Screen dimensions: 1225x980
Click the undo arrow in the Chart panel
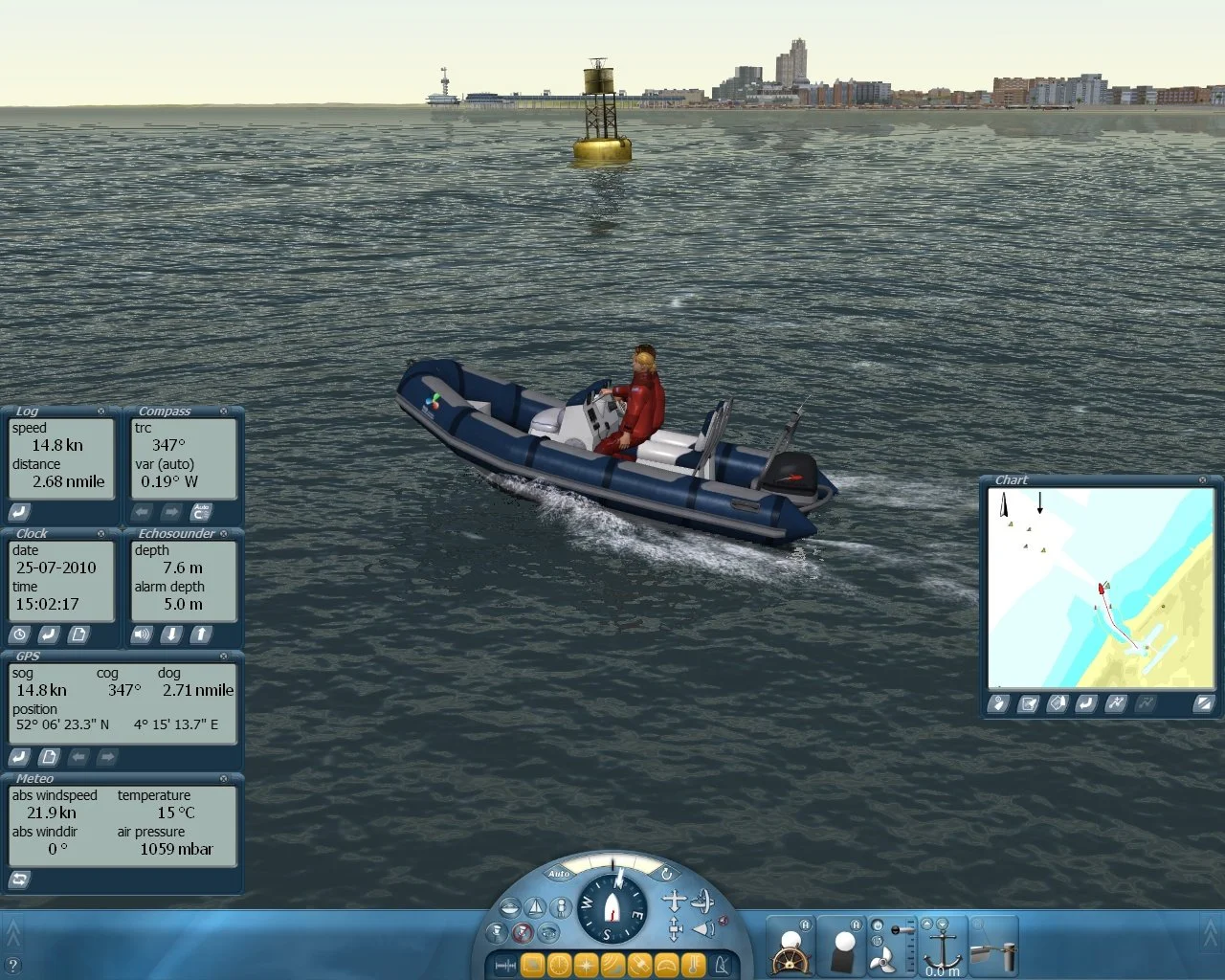1084,703
